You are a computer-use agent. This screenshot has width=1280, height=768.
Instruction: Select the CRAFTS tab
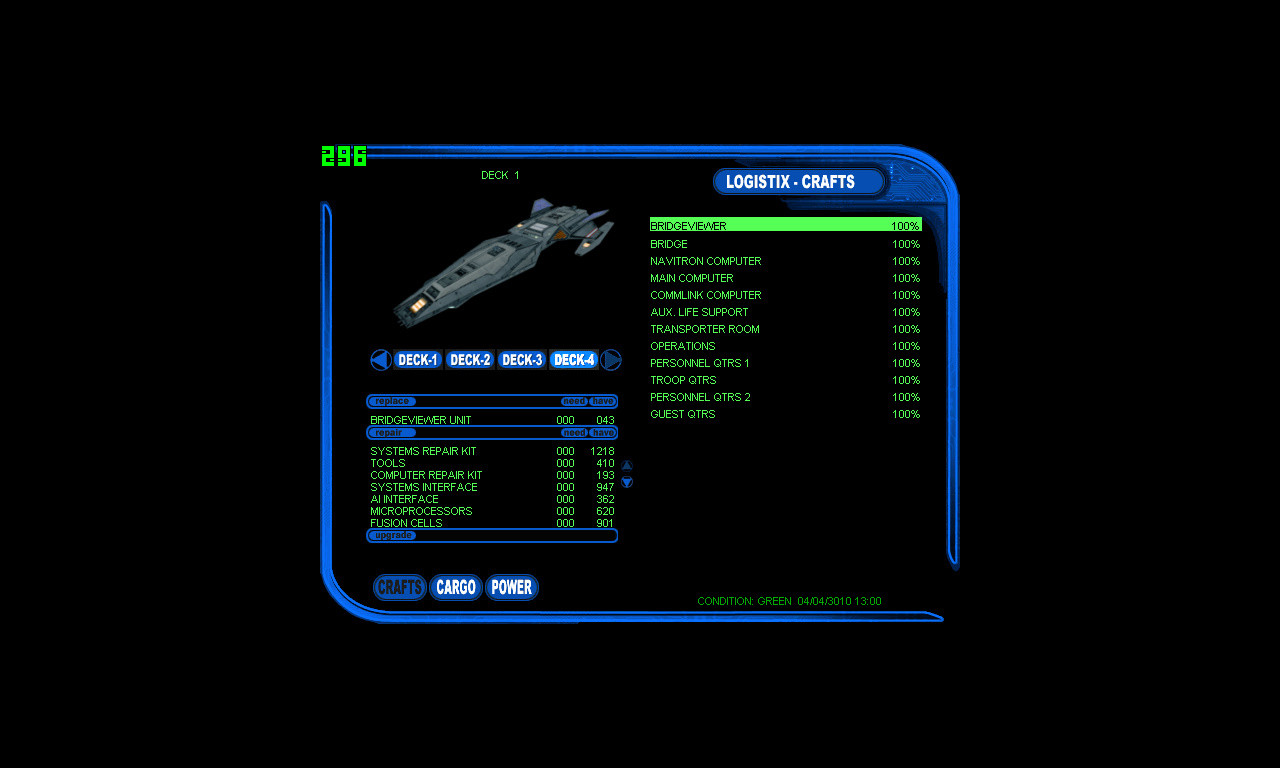tap(399, 588)
